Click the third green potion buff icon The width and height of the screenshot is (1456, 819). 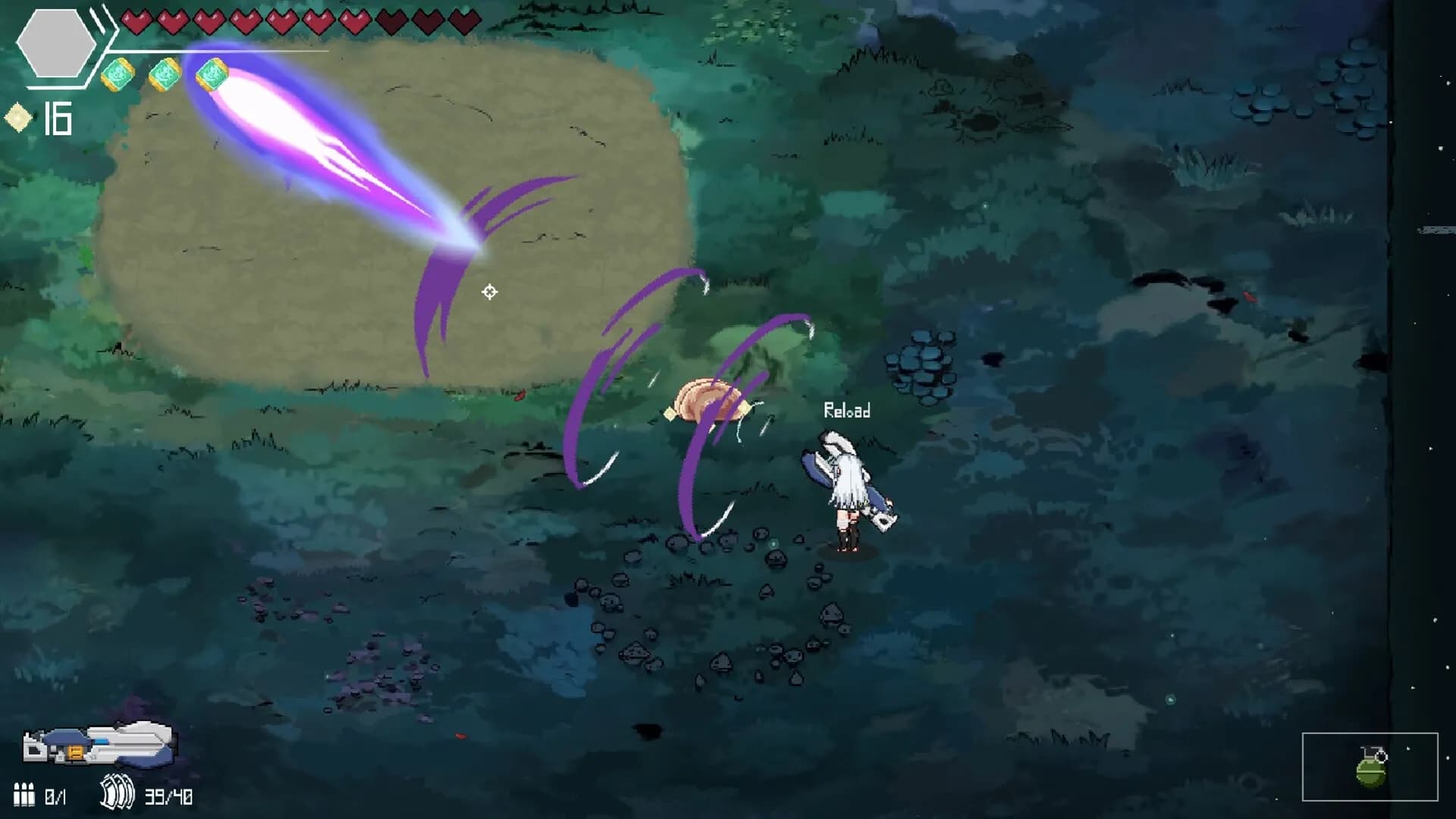click(212, 74)
